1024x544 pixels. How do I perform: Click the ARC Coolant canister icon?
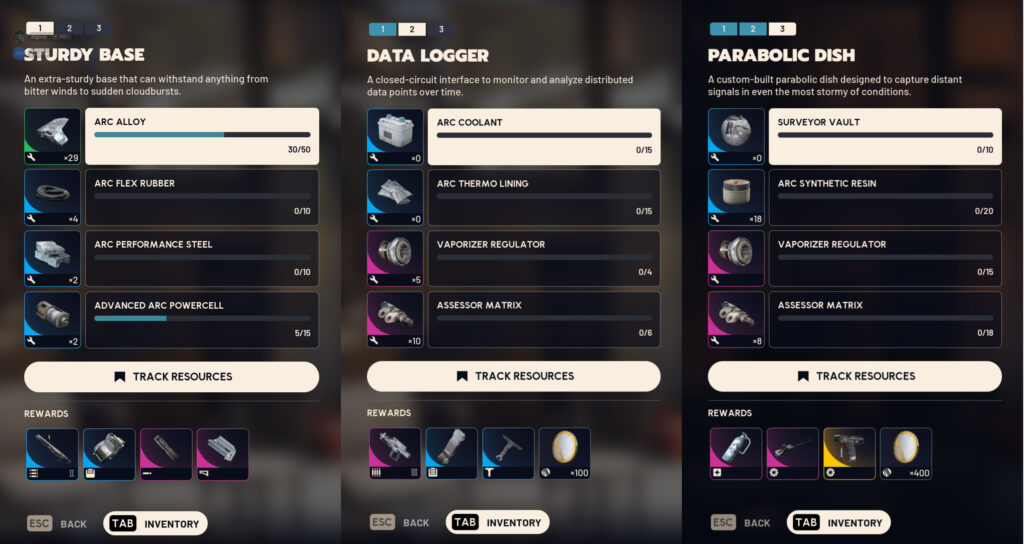tap(394, 136)
